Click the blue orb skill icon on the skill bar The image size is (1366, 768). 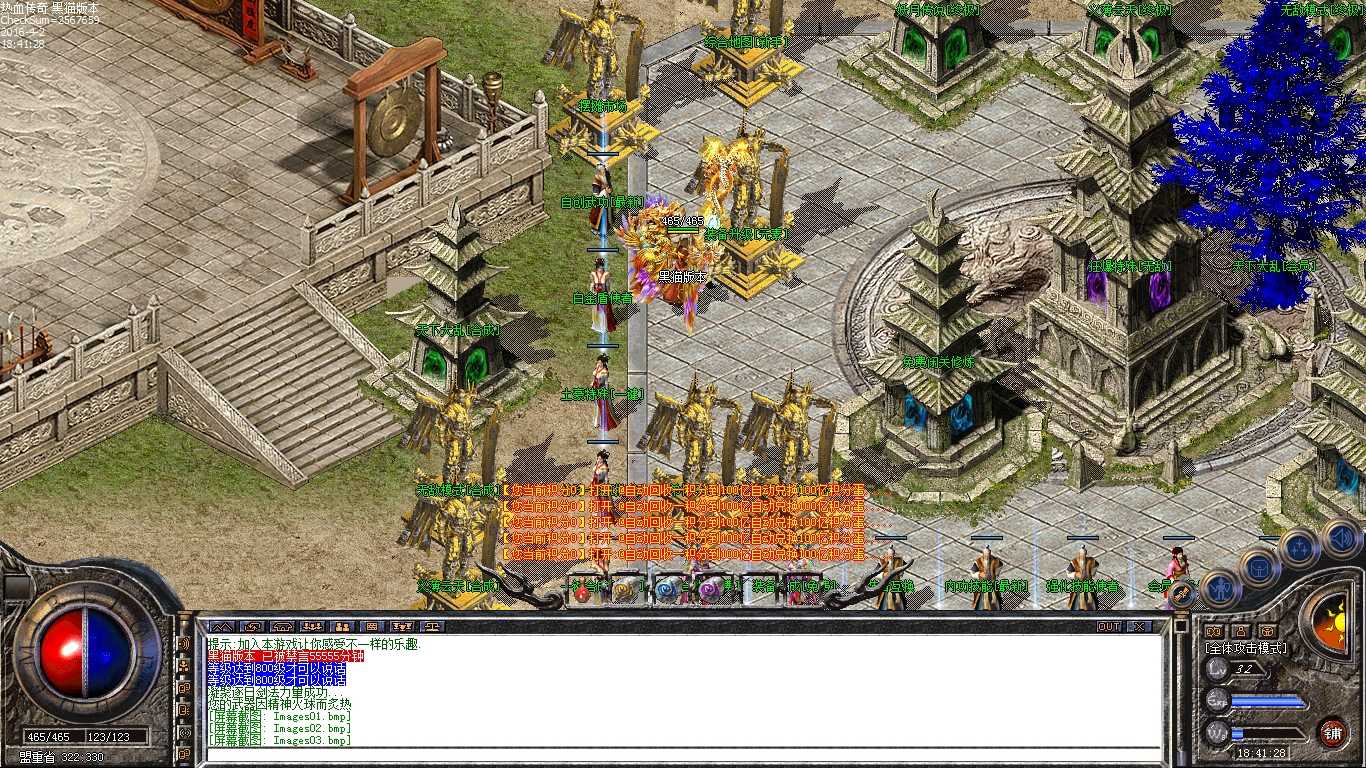(667, 590)
